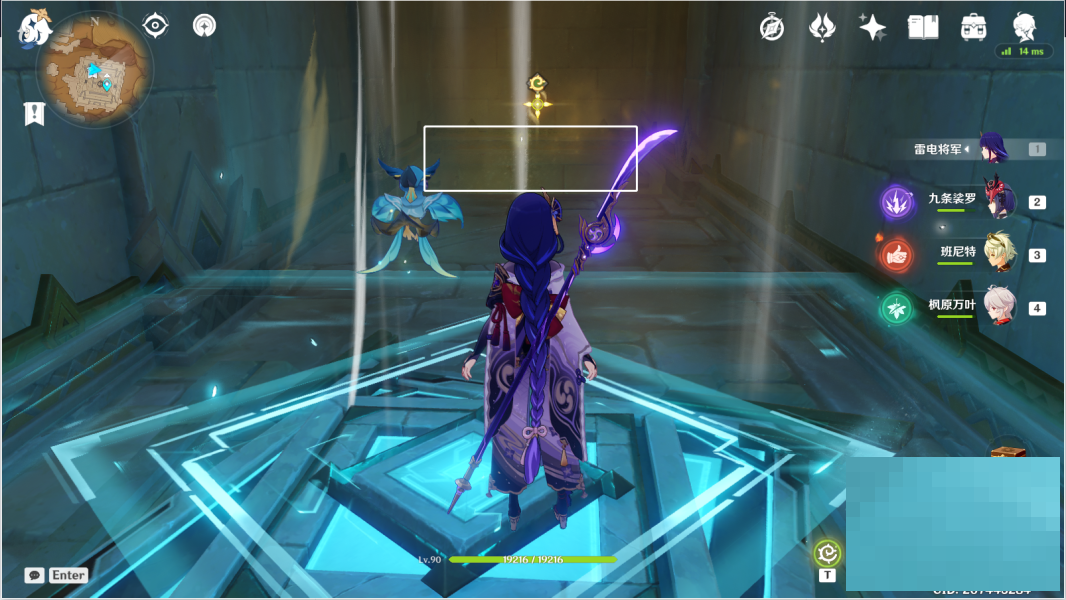Use the green swirl gadget icon
The height and width of the screenshot is (600, 1066).
pos(827,553)
